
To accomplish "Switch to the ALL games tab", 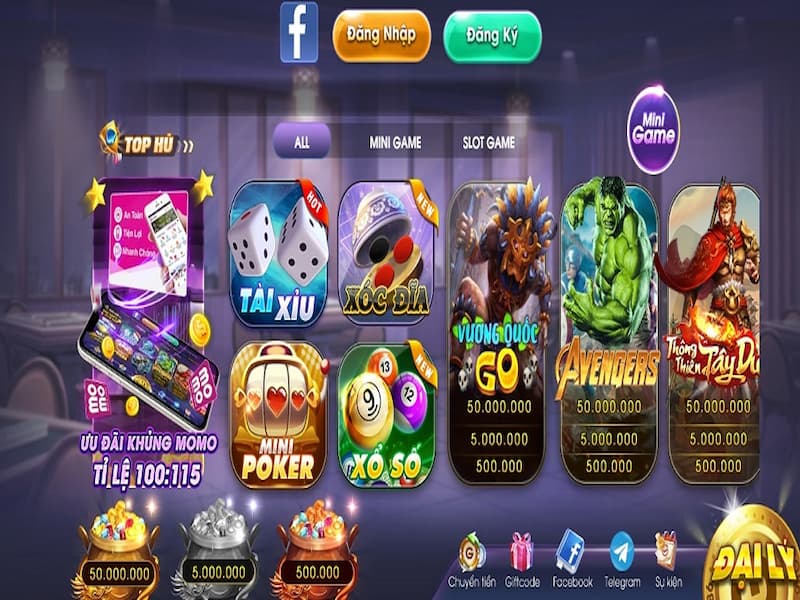I will tap(301, 141).
